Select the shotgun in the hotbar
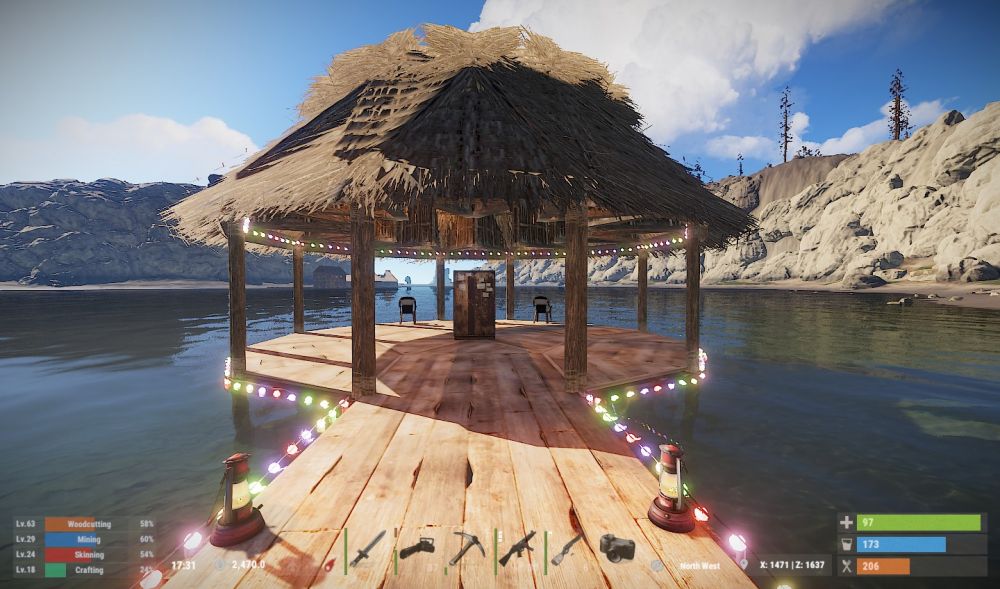This screenshot has width=1000, height=589. 567,548
